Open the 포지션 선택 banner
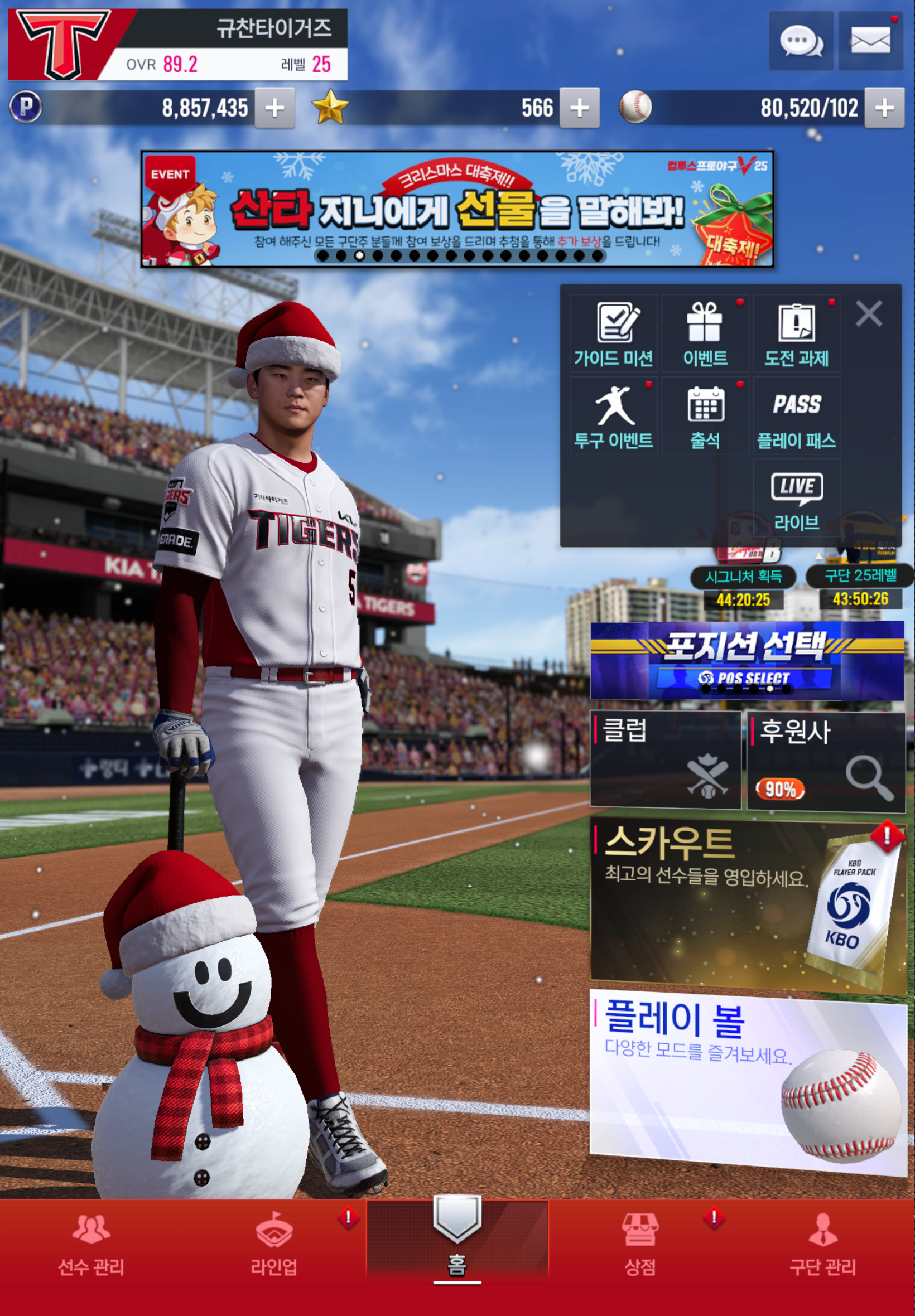 click(x=747, y=661)
